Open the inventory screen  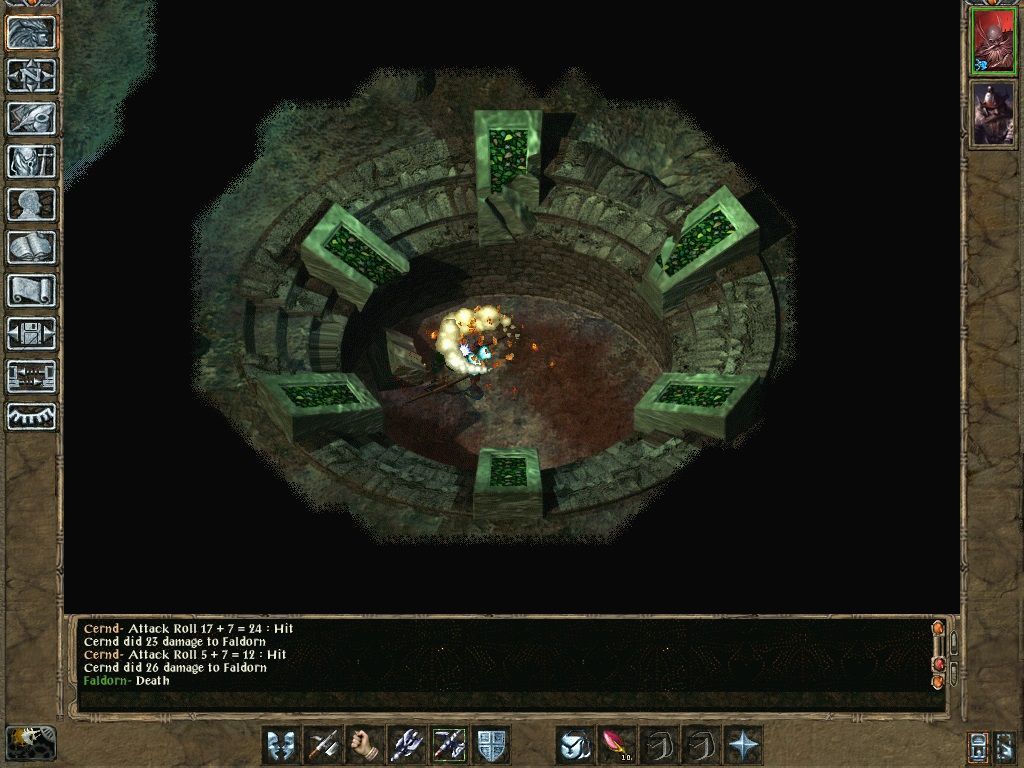31,161
